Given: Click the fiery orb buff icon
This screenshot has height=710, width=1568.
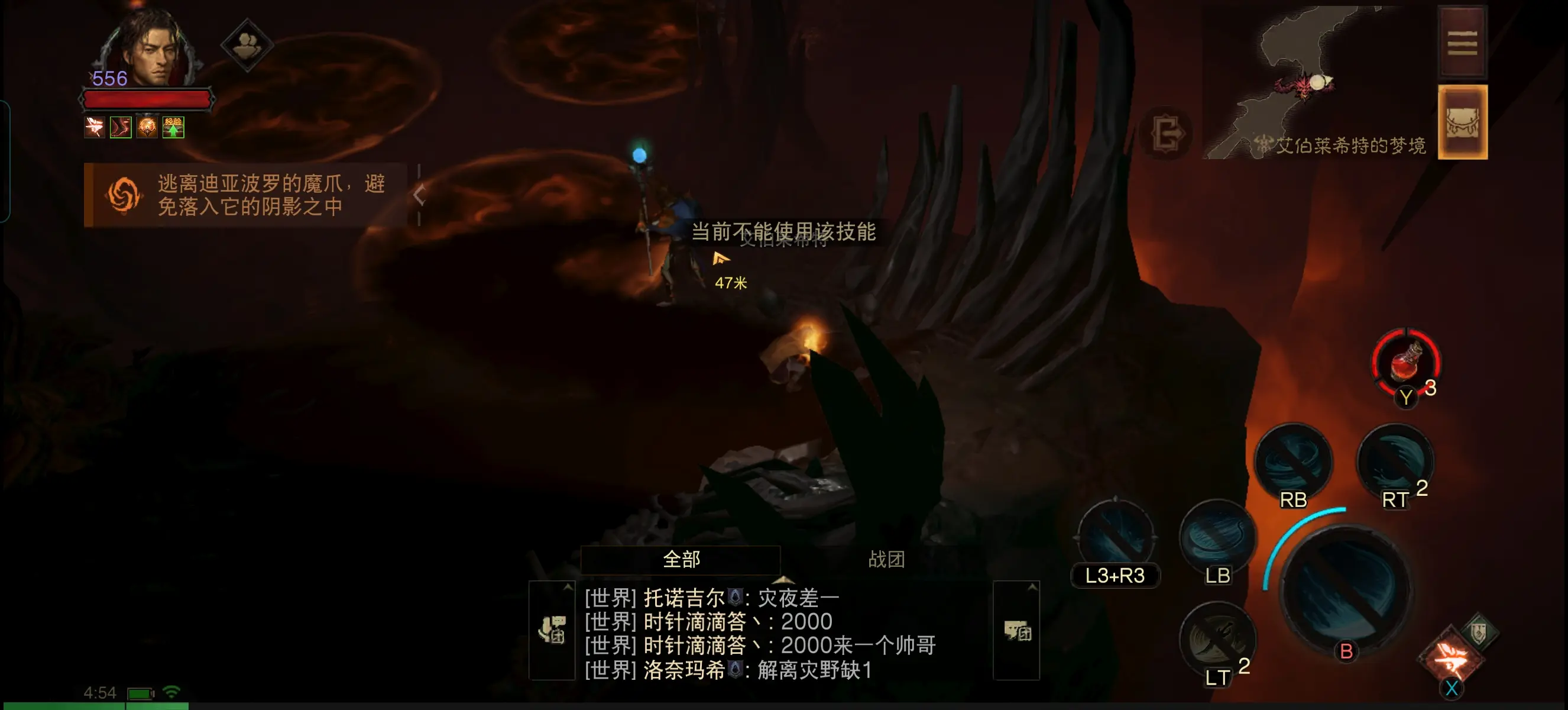Looking at the screenshot, I should [x=146, y=127].
